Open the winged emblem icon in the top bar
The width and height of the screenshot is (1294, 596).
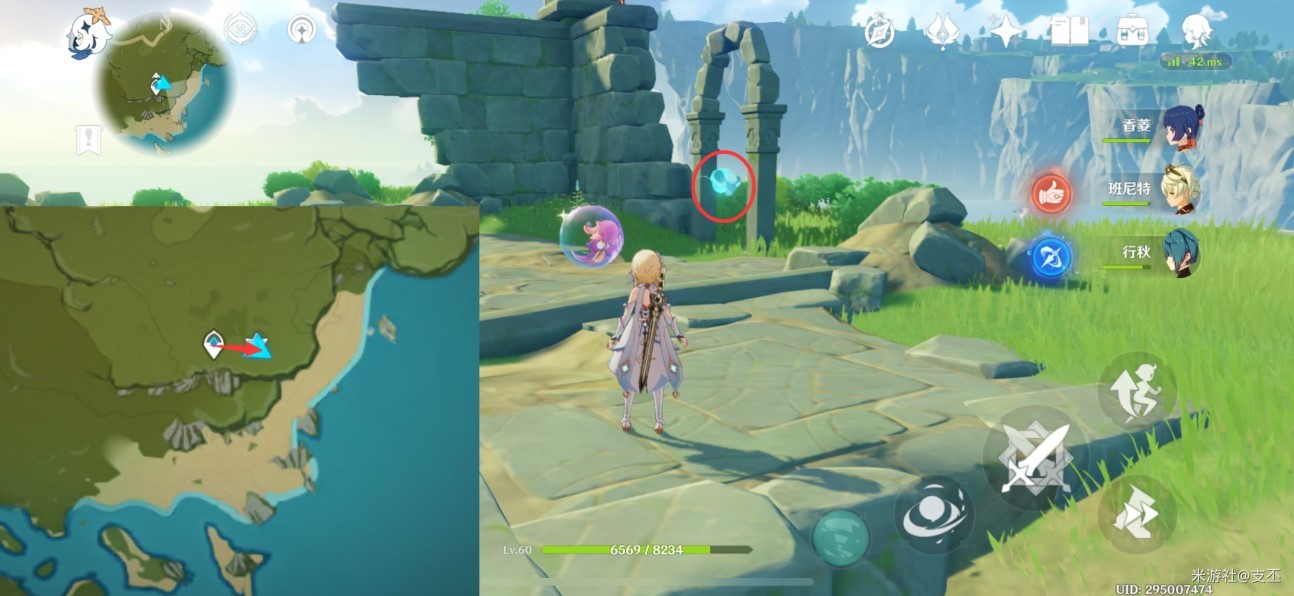(942, 32)
